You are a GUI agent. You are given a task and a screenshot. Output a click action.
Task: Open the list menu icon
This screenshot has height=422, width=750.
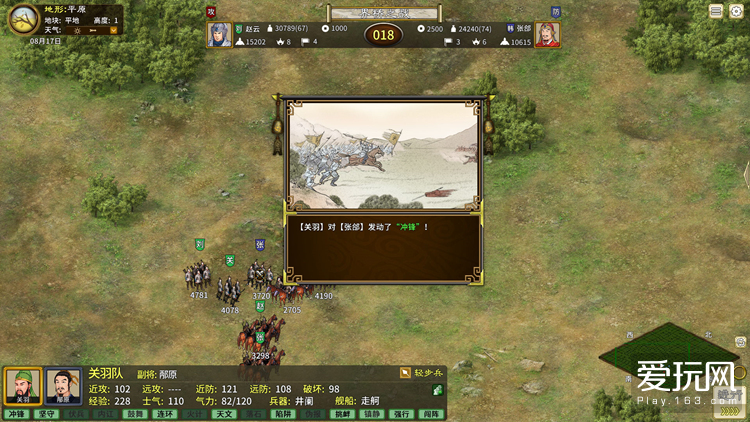(x=716, y=11)
